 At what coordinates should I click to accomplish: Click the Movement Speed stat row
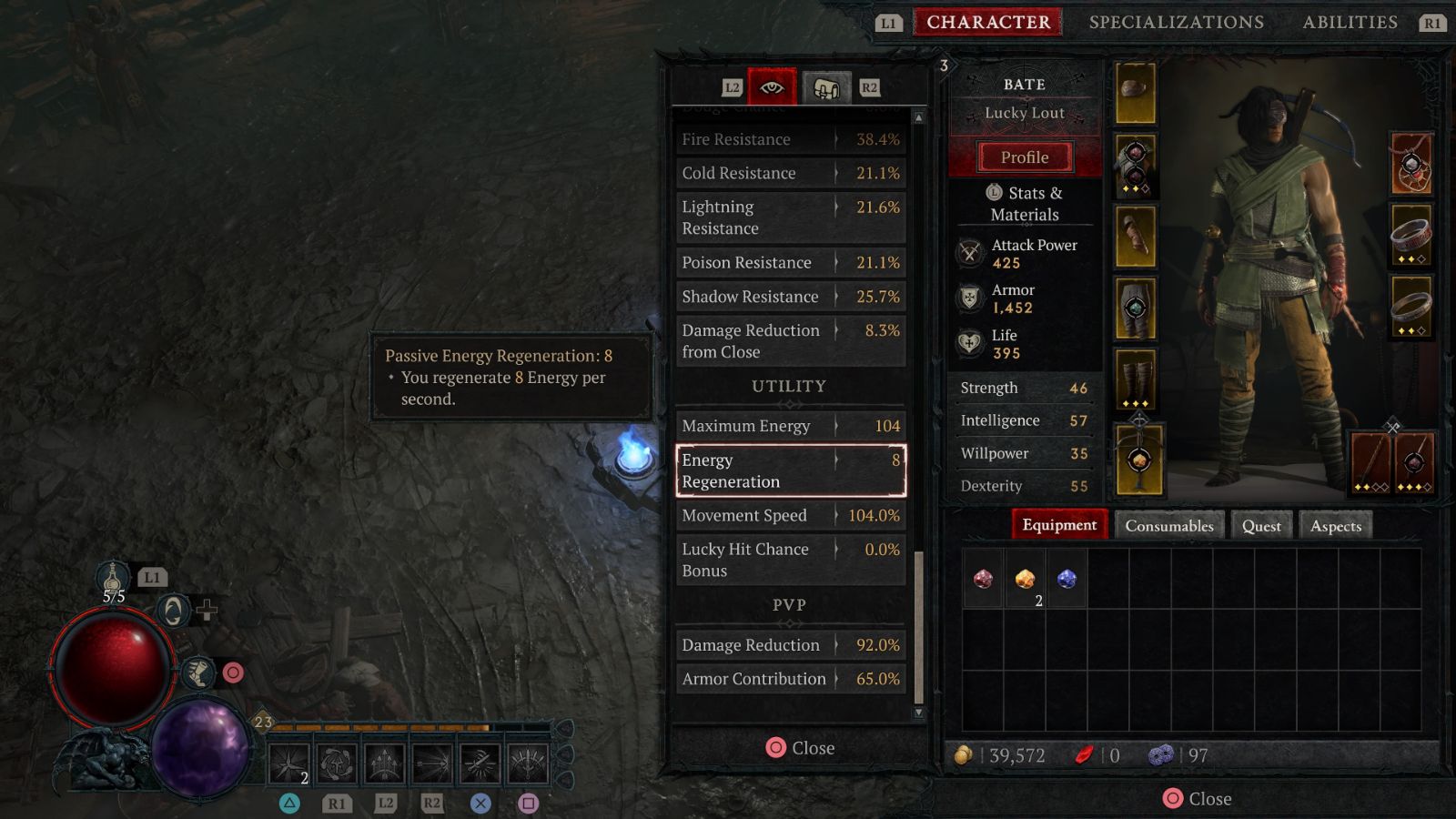click(x=791, y=515)
